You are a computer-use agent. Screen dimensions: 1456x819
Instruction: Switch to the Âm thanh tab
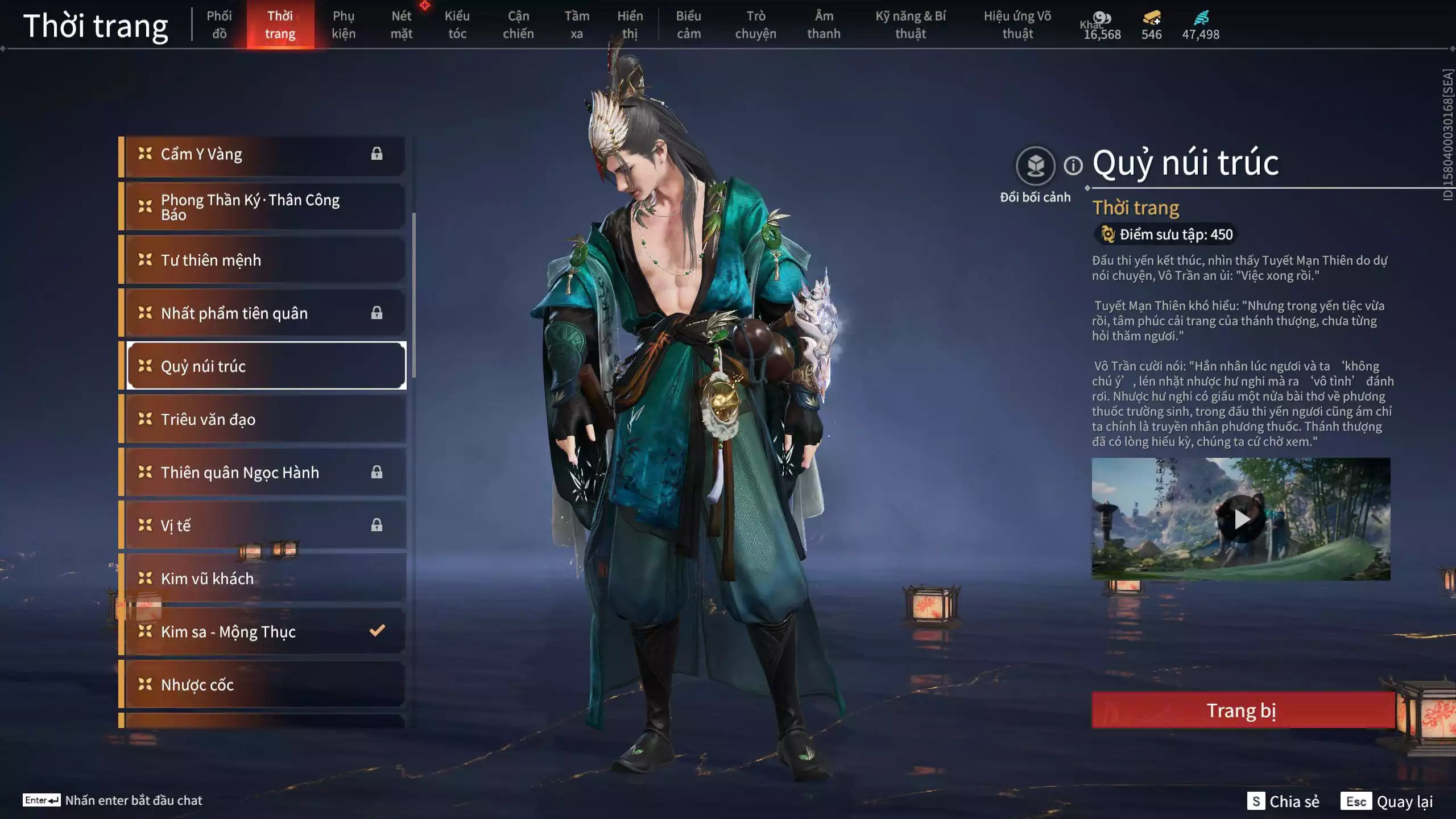(824, 24)
